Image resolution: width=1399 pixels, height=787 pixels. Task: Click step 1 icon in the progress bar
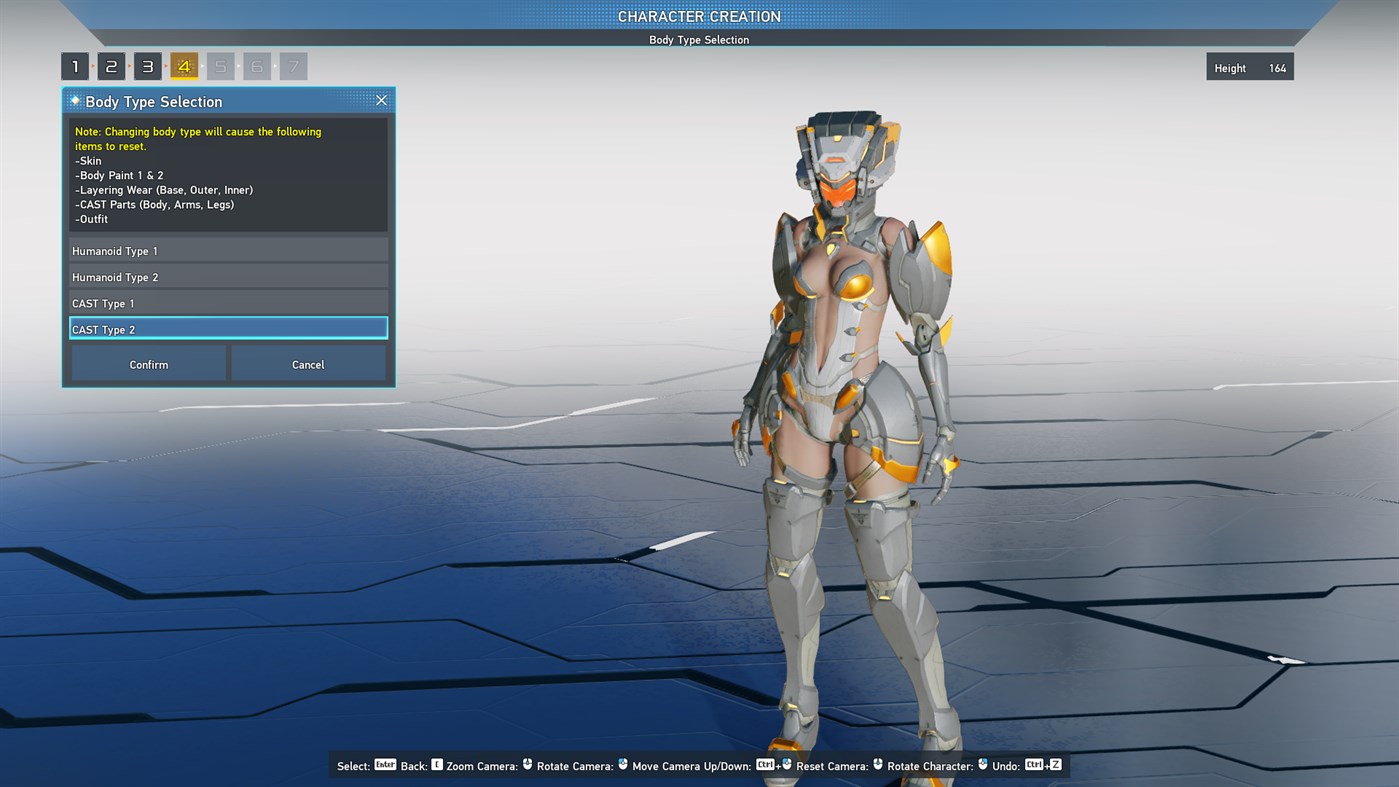pyautogui.click(x=74, y=65)
